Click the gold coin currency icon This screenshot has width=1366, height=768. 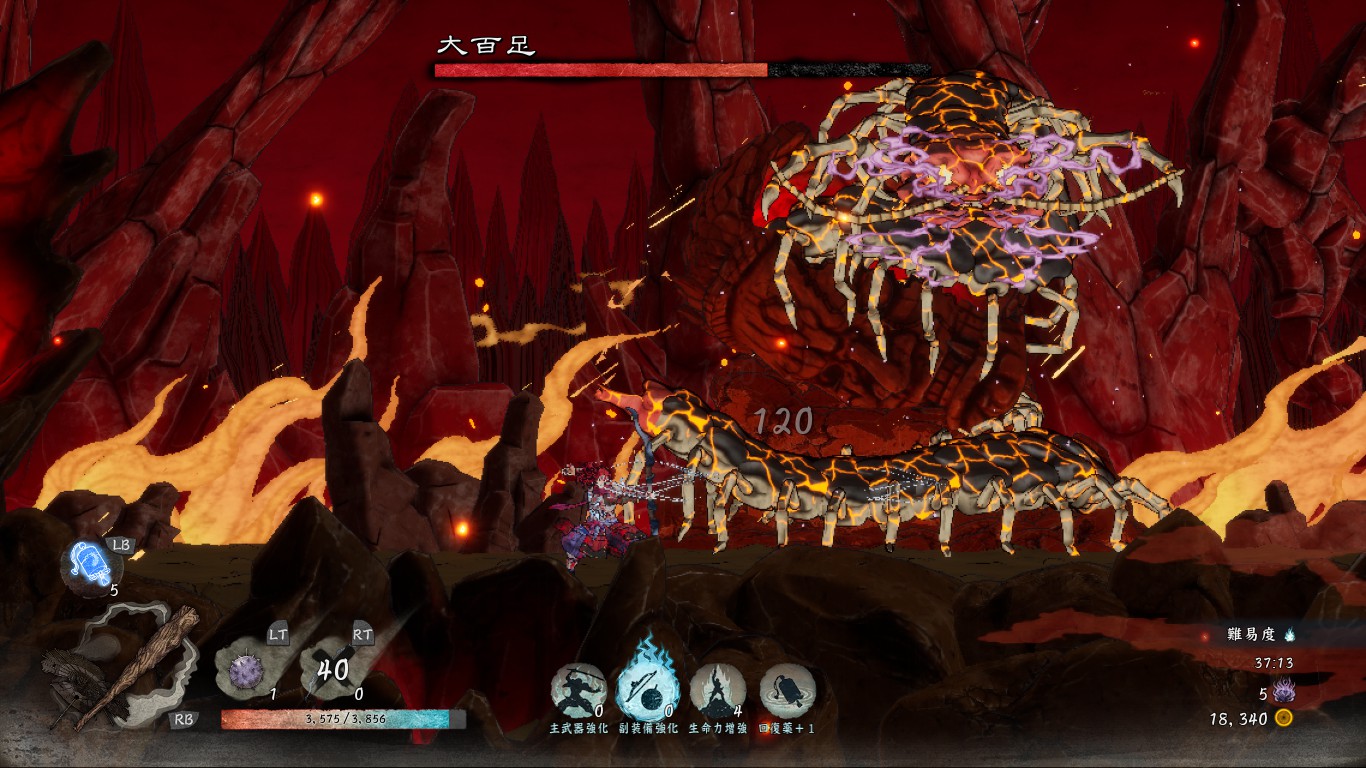[1284, 718]
